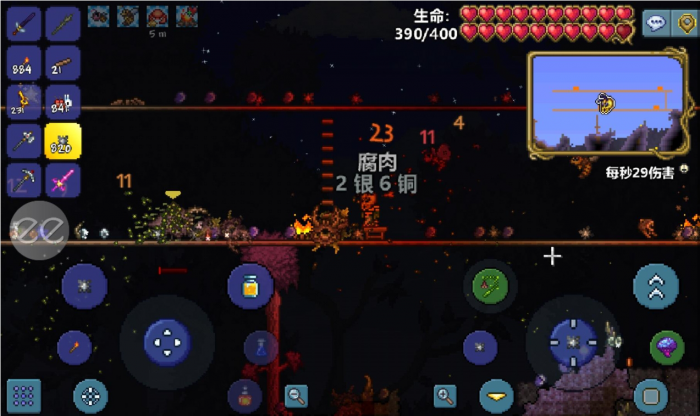700x416 pixels.
Task: Open the chat speech bubble
Action: coord(654,20)
